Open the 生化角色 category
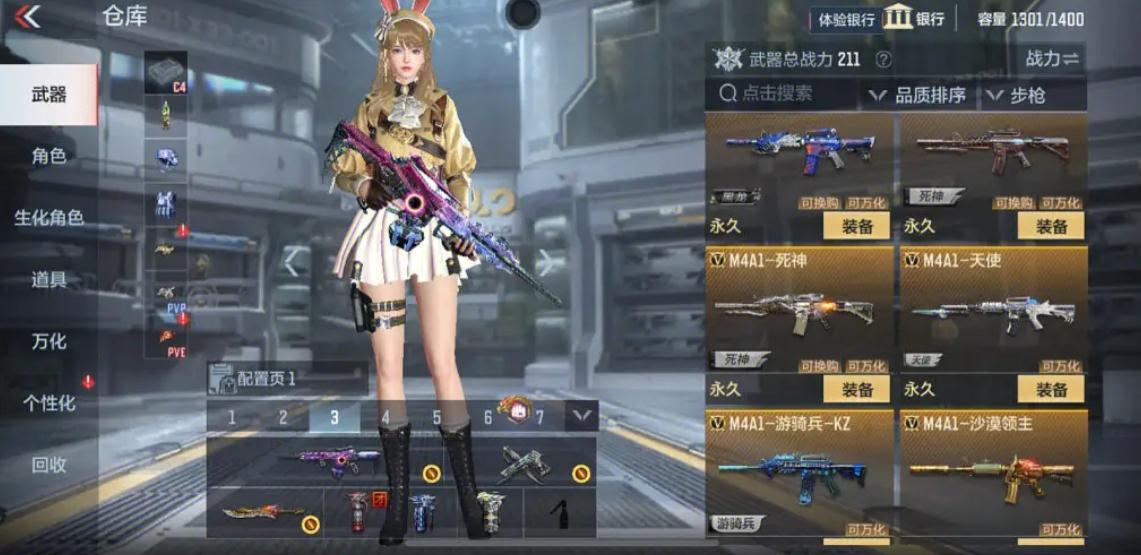Image resolution: width=1141 pixels, height=555 pixels. click(x=49, y=218)
